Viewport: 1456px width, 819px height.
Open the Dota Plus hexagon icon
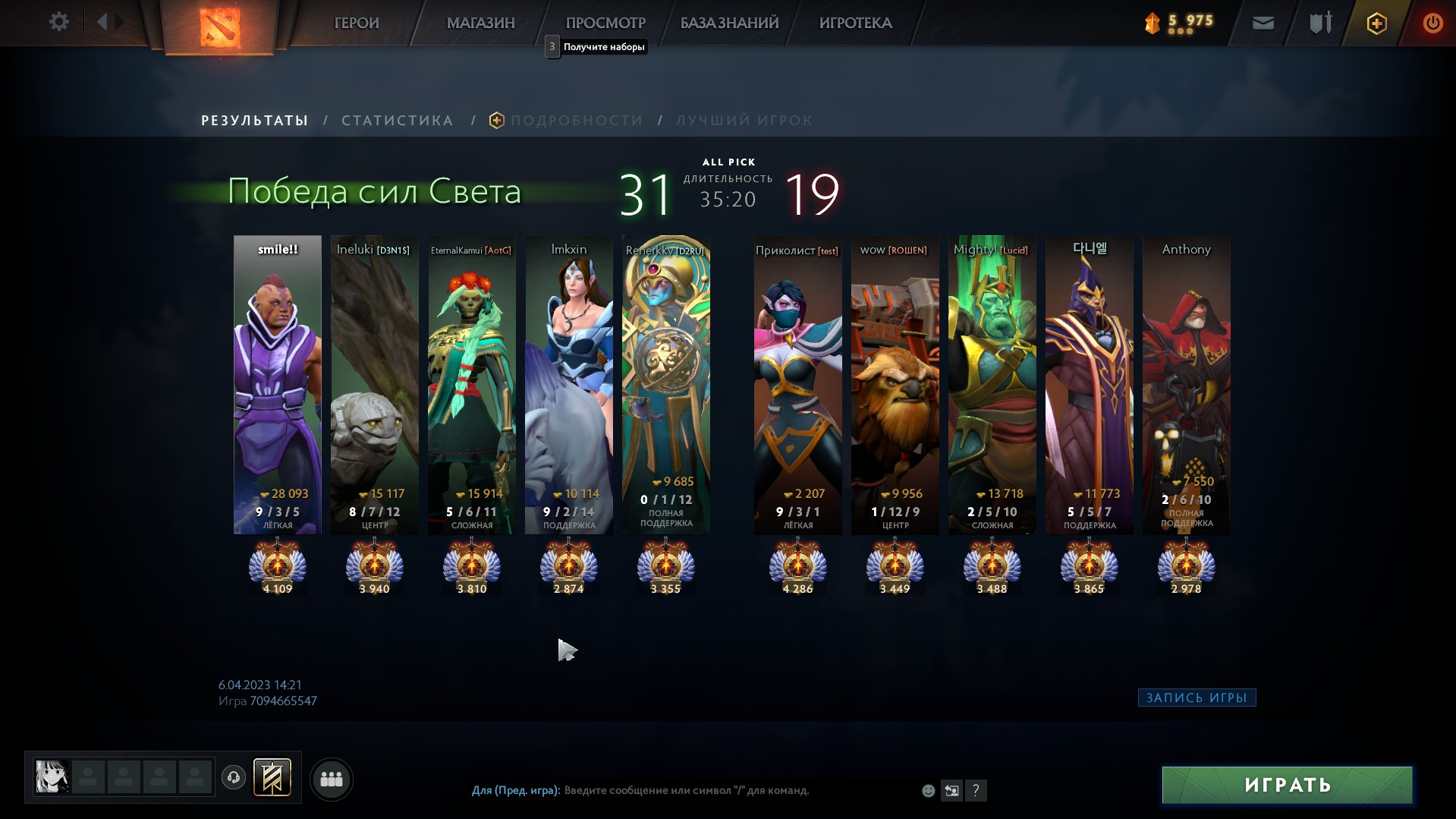tap(1376, 24)
